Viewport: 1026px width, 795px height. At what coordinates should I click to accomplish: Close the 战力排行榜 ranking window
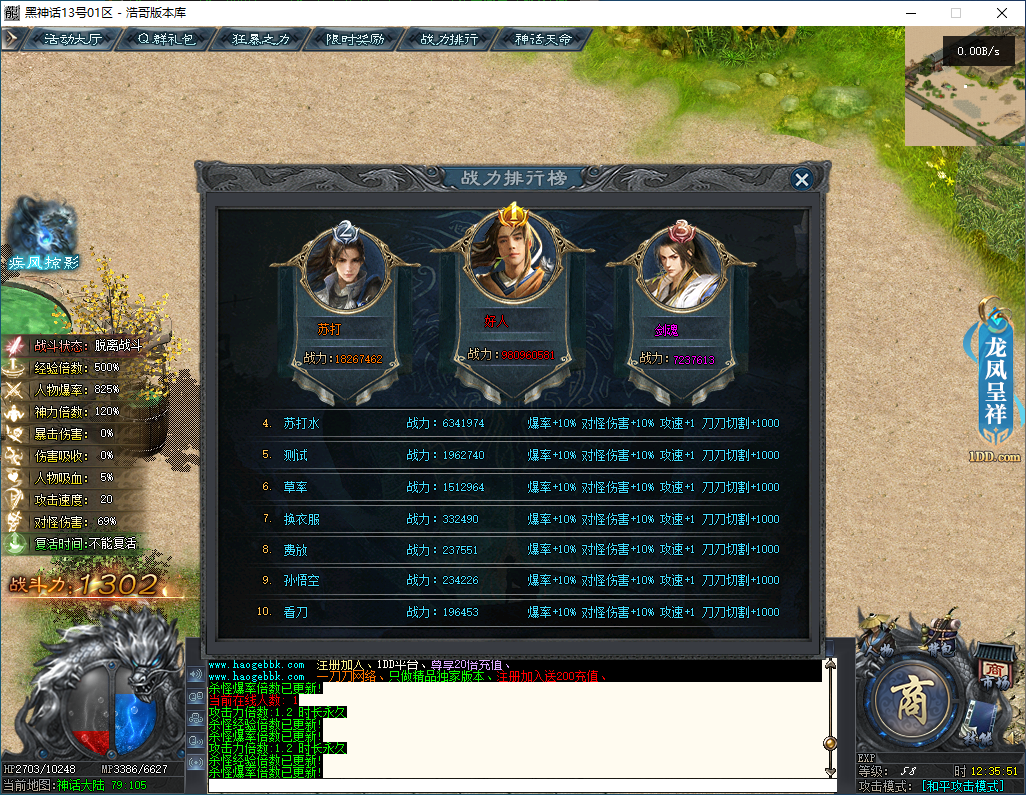pyautogui.click(x=800, y=180)
